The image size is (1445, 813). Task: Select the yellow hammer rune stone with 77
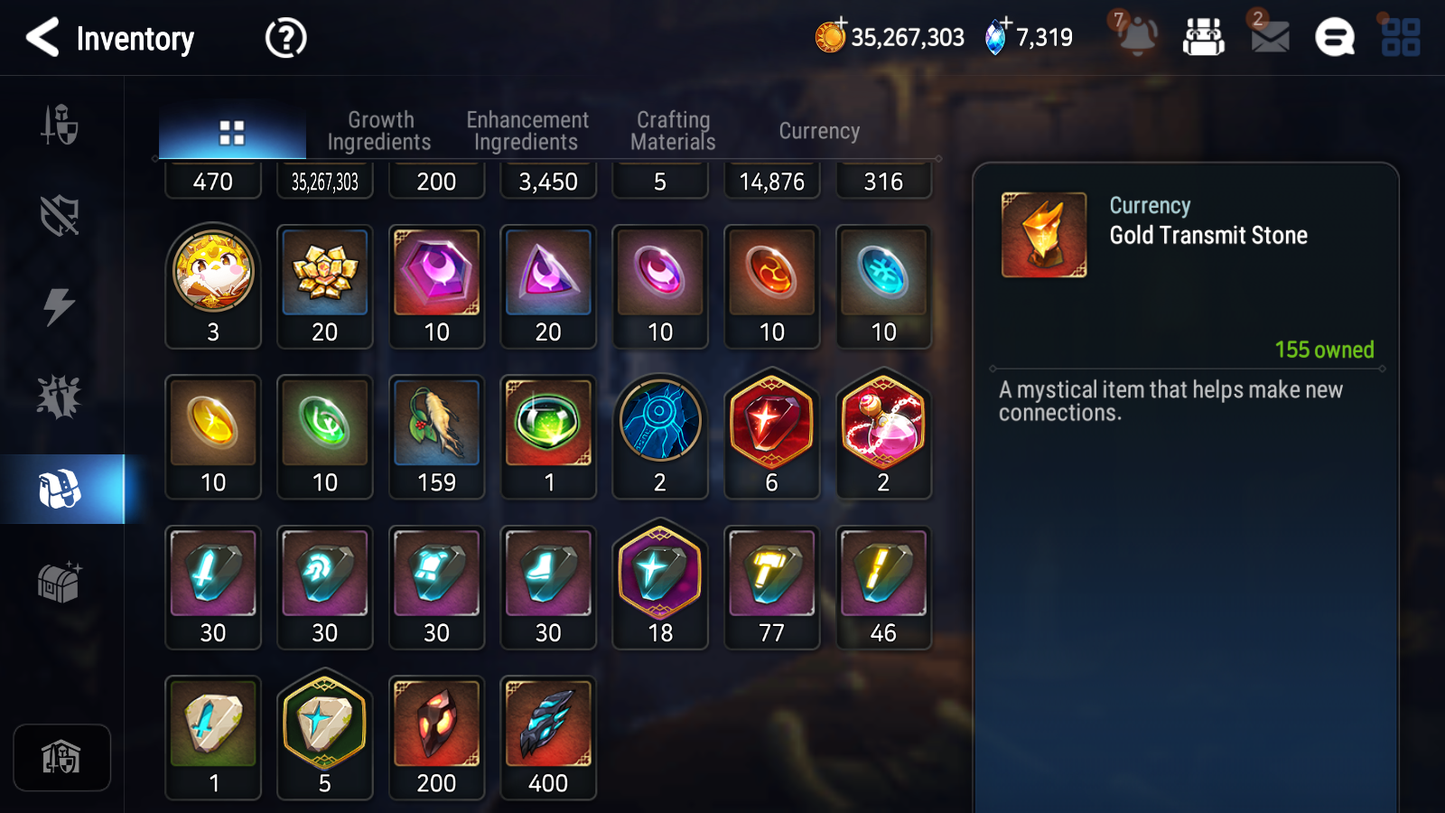pos(772,586)
